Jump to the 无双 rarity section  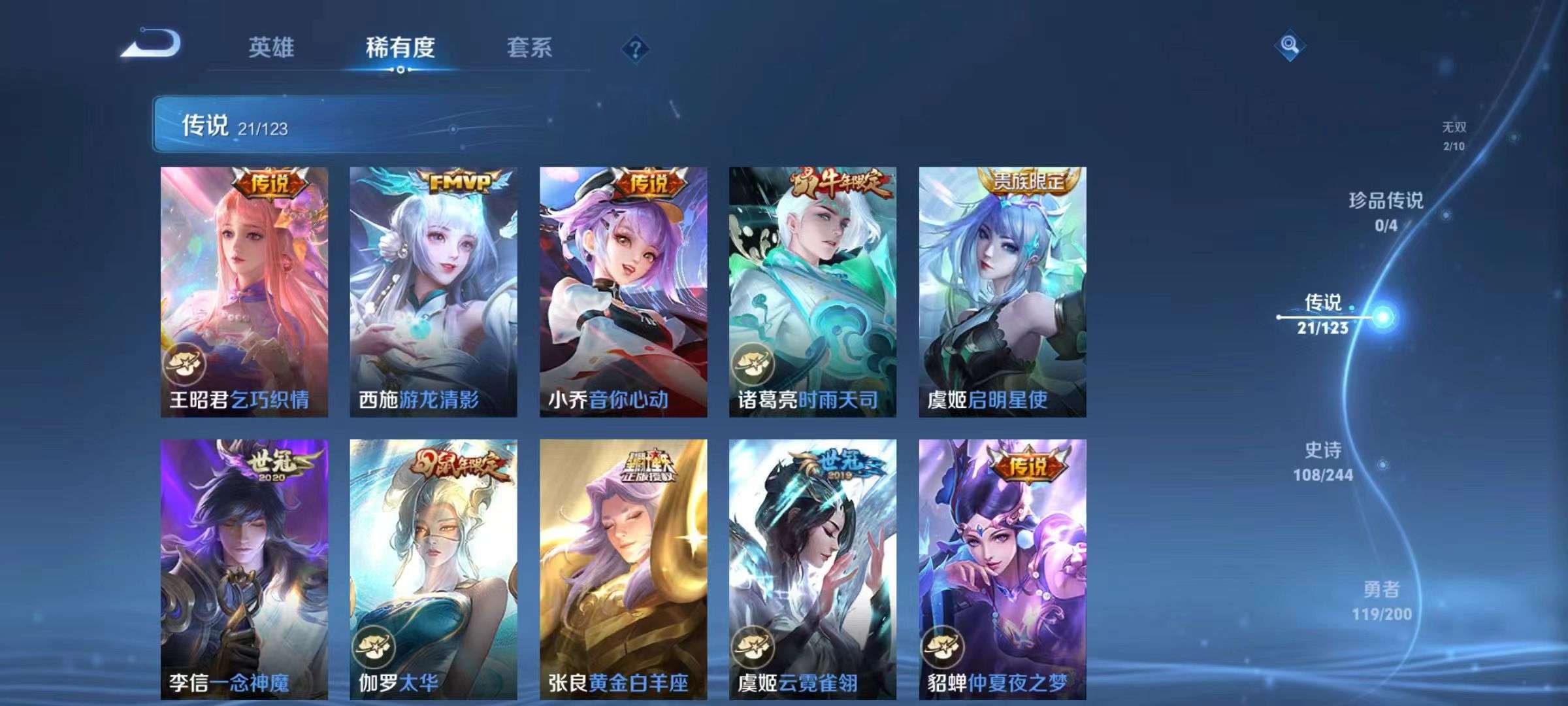pos(1454,135)
